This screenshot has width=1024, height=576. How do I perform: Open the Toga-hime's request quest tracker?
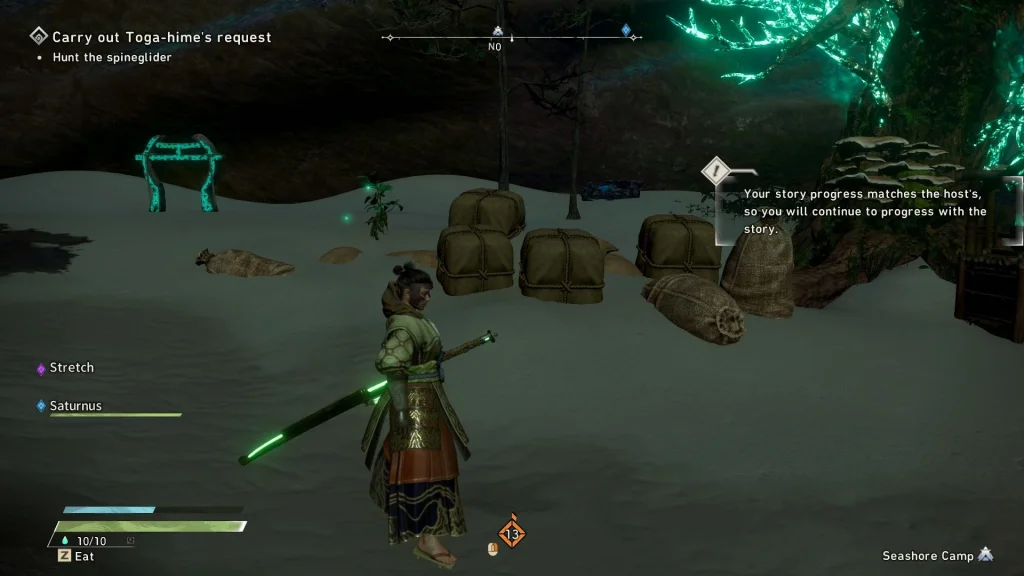point(160,37)
